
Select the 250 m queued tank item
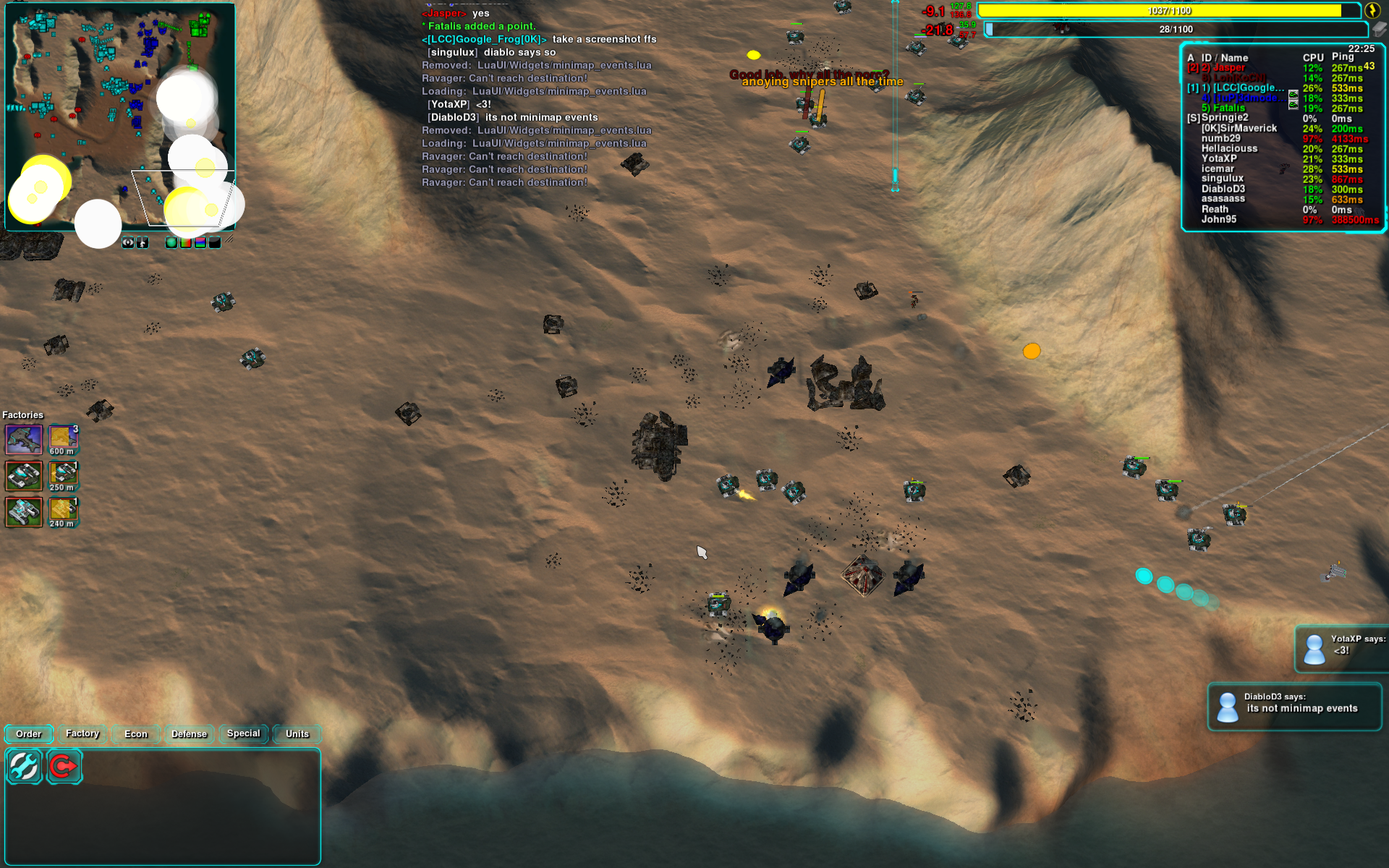tap(63, 475)
